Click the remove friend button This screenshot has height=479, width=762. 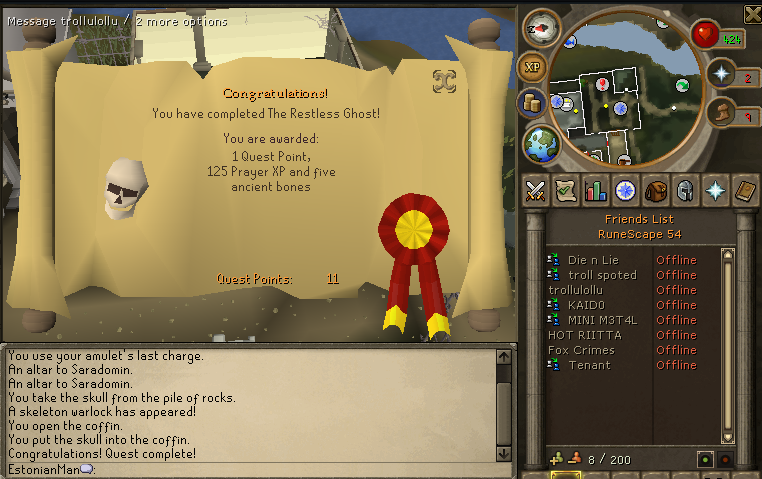point(575,459)
